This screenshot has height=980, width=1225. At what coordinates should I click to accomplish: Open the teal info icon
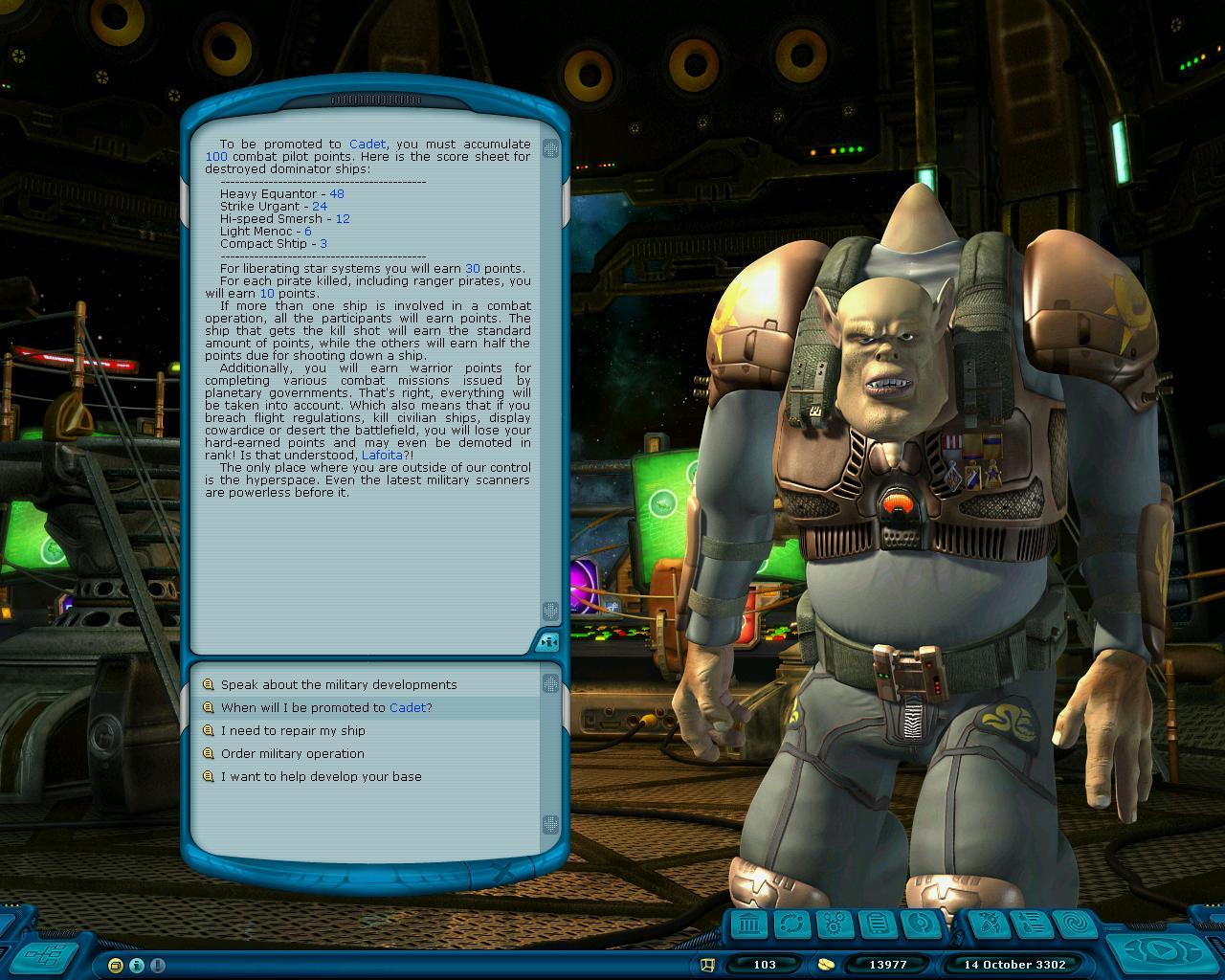(137, 966)
